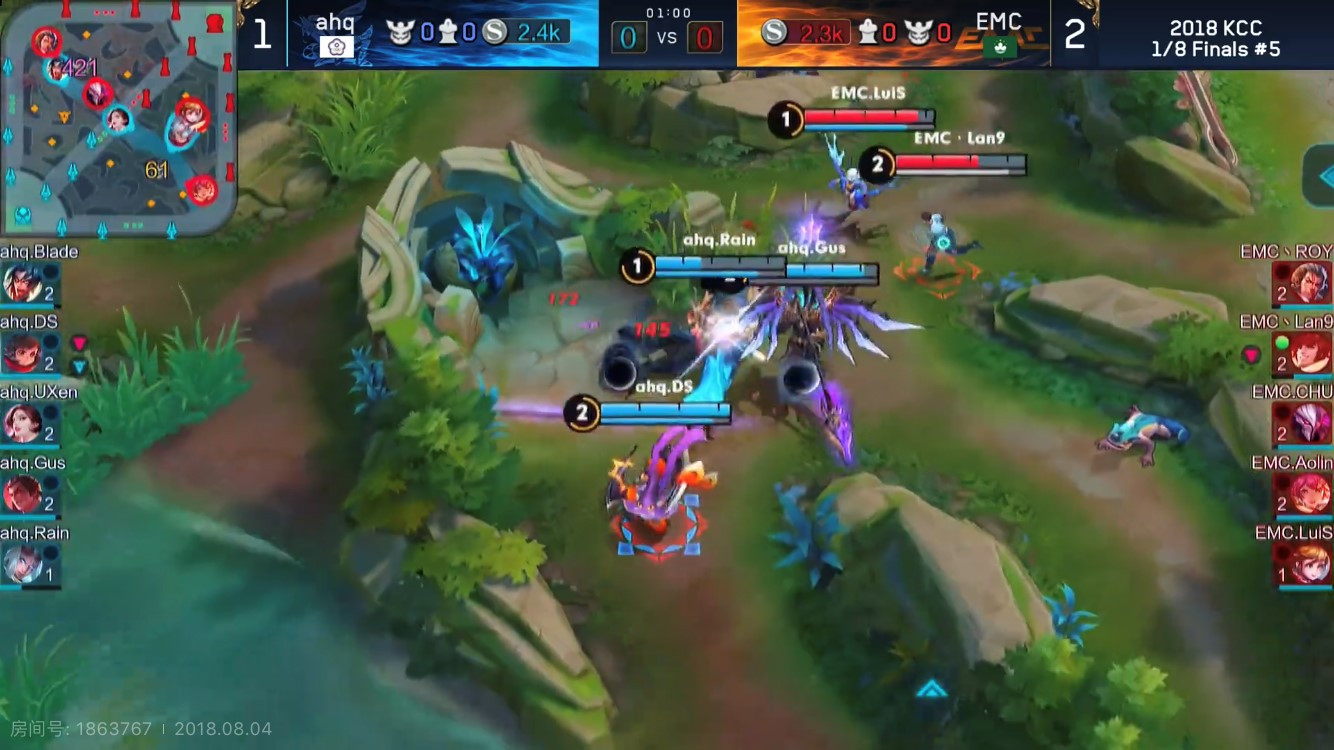Click the minimap in the corner
The image size is (1334, 750).
pos(118,118)
